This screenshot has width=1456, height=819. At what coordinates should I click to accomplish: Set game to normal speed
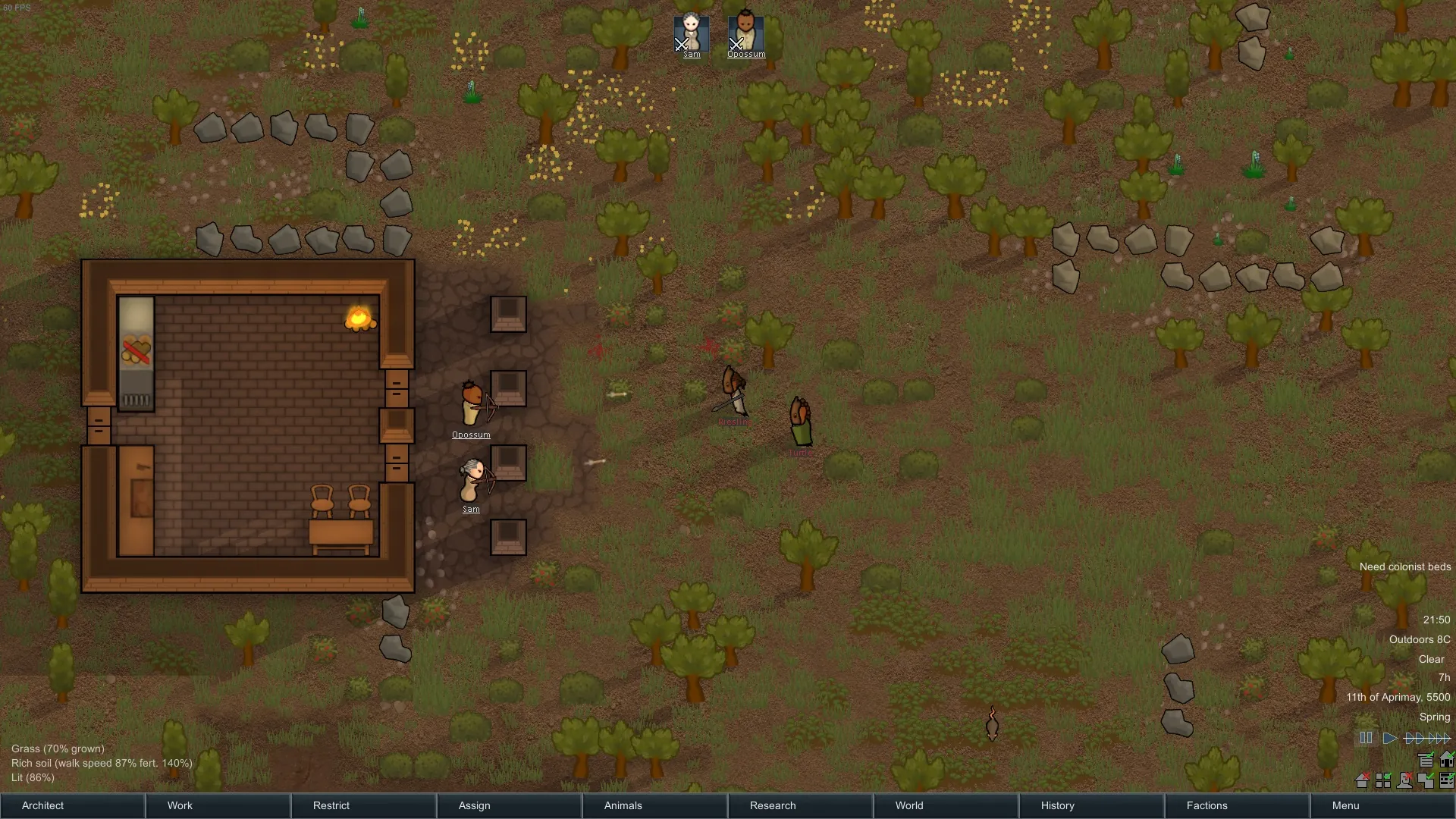[x=1389, y=738]
